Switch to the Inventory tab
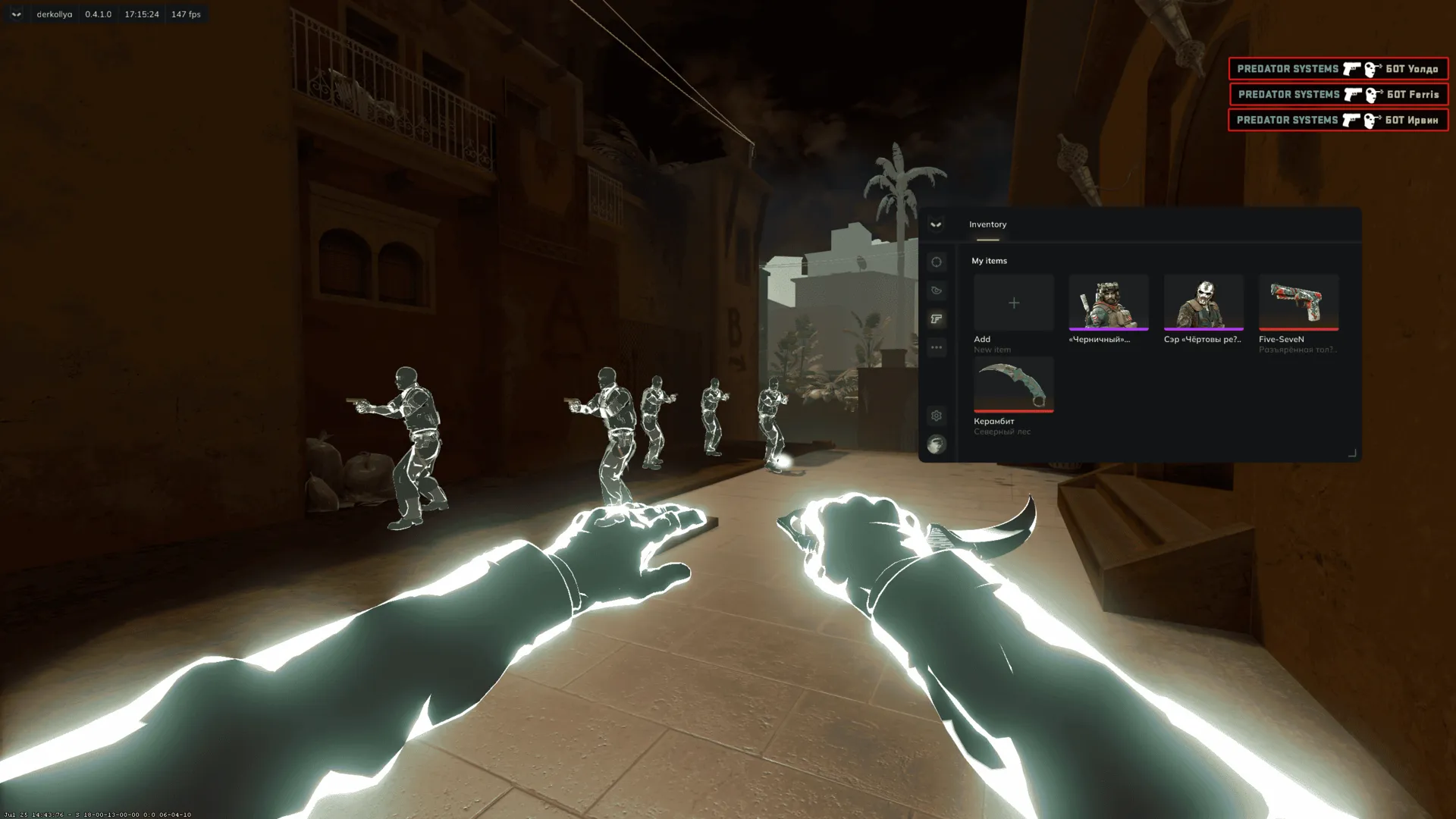 point(987,224)
